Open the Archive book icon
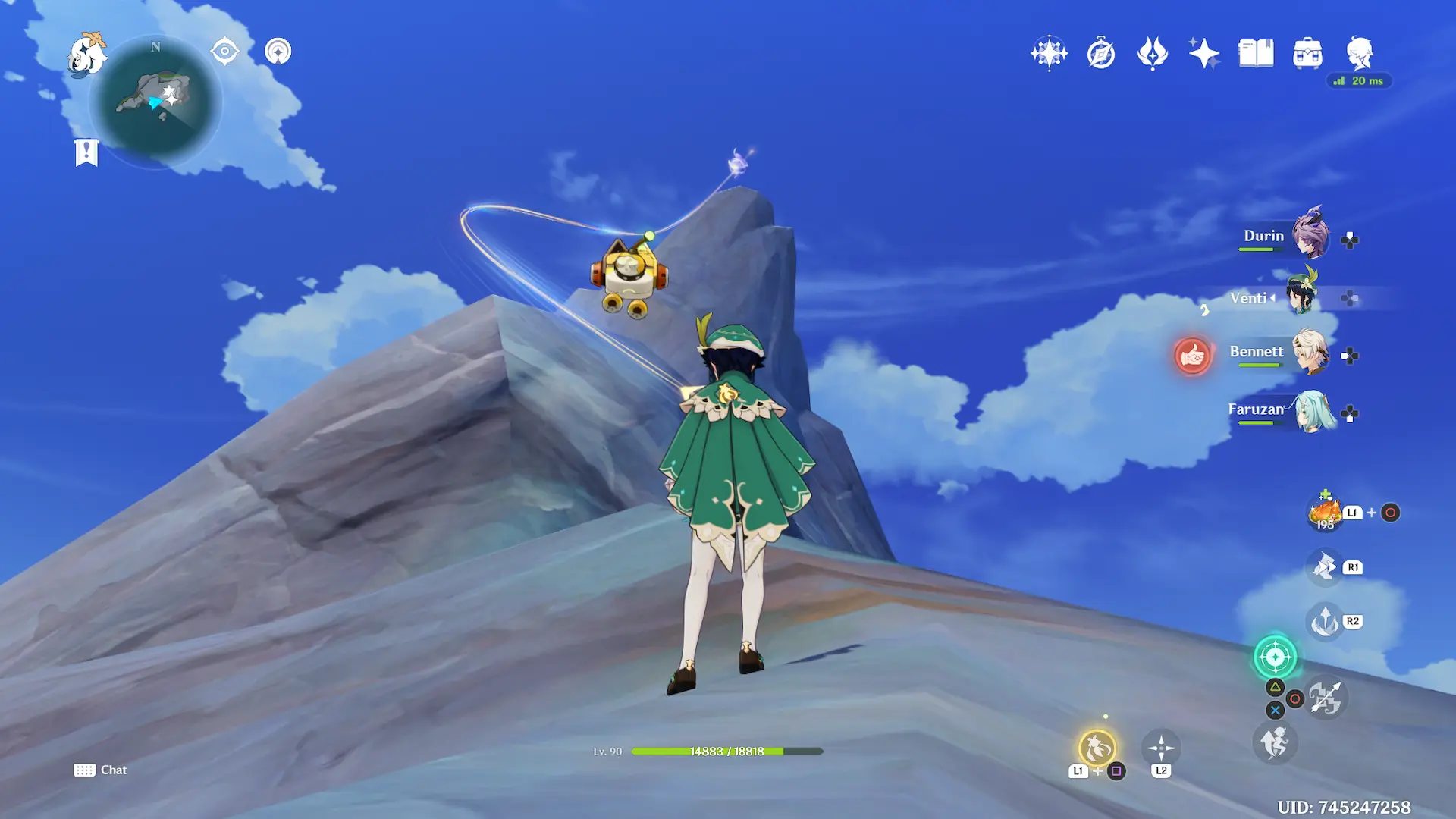The width and height of the screenshot is (1456, 819). pyautogui.click(x=1256, y=54)
